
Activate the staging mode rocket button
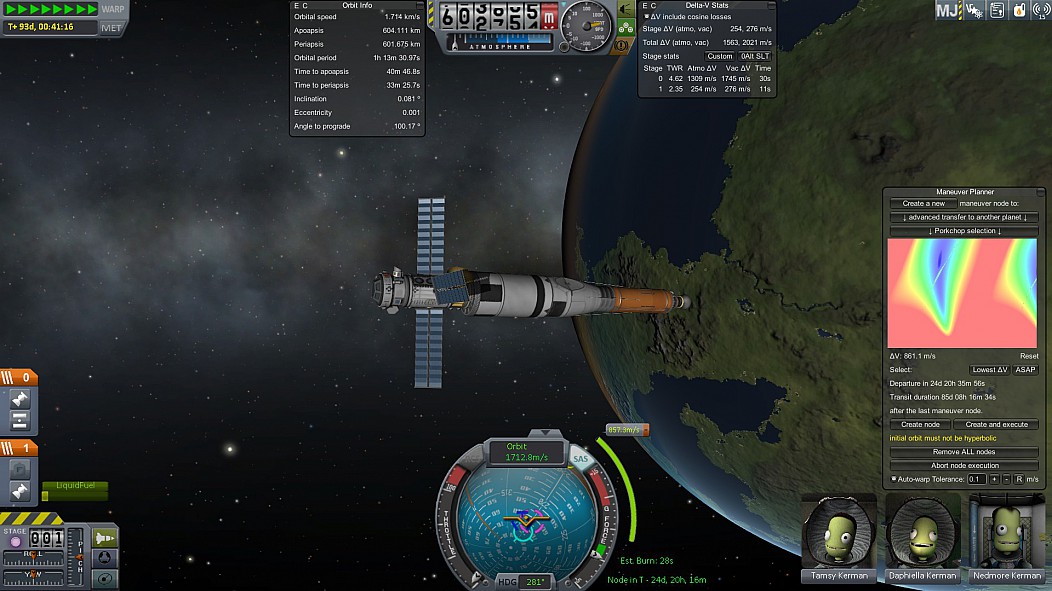pos(103,537)
